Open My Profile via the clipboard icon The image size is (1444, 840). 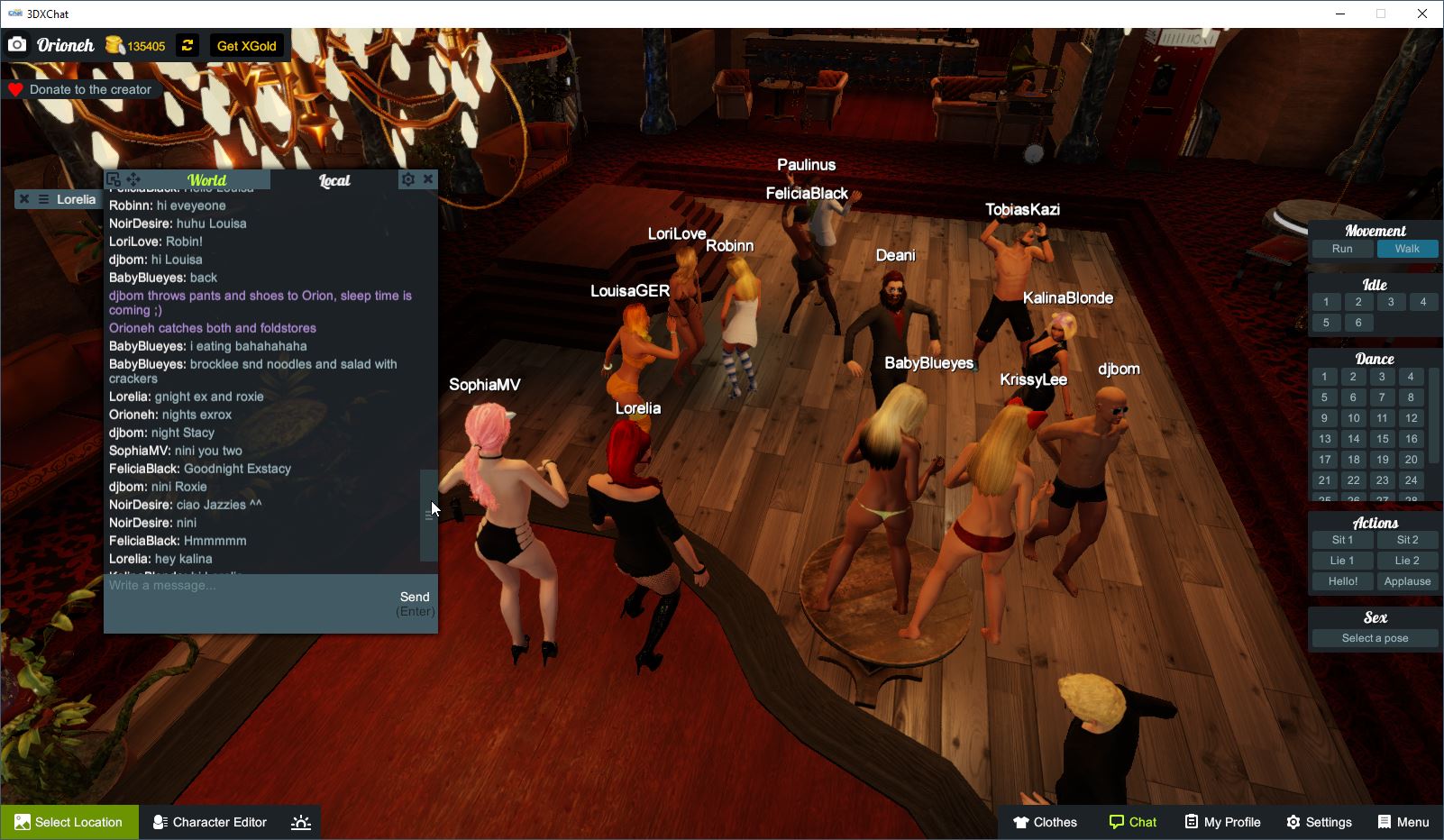pyautogui.click(x=1189, y=821)
